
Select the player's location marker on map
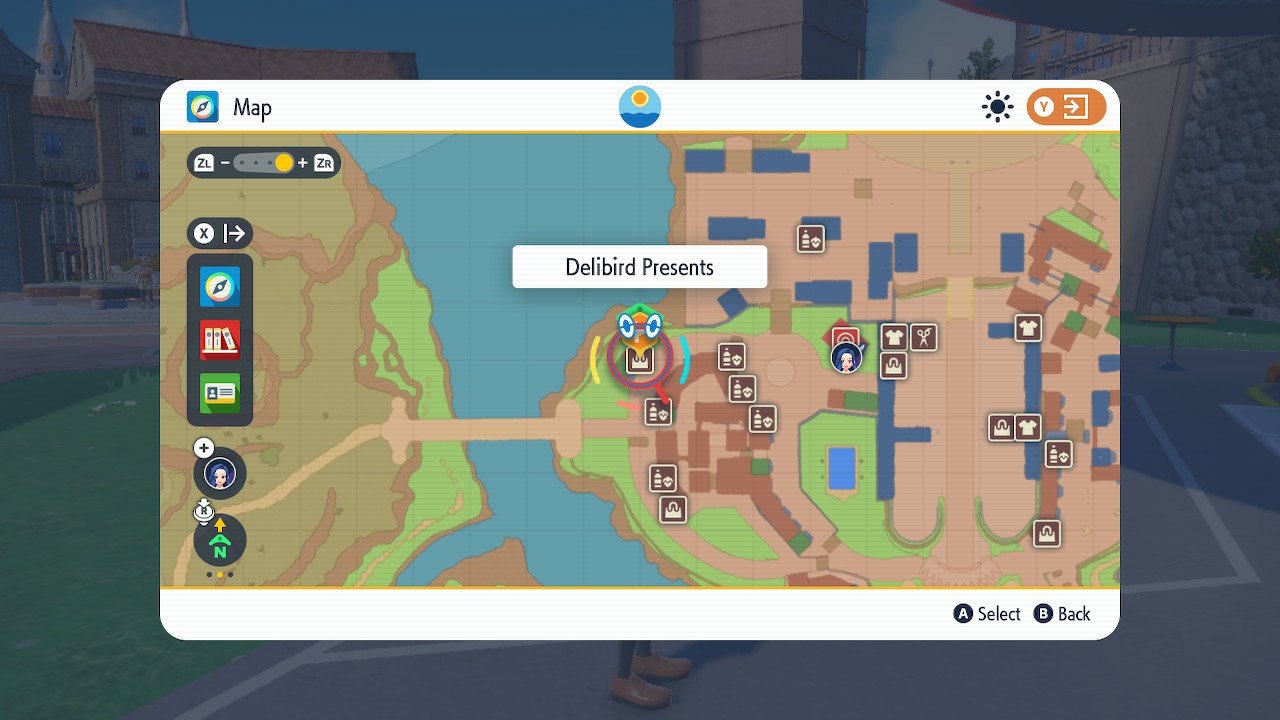tap(846, 357)
